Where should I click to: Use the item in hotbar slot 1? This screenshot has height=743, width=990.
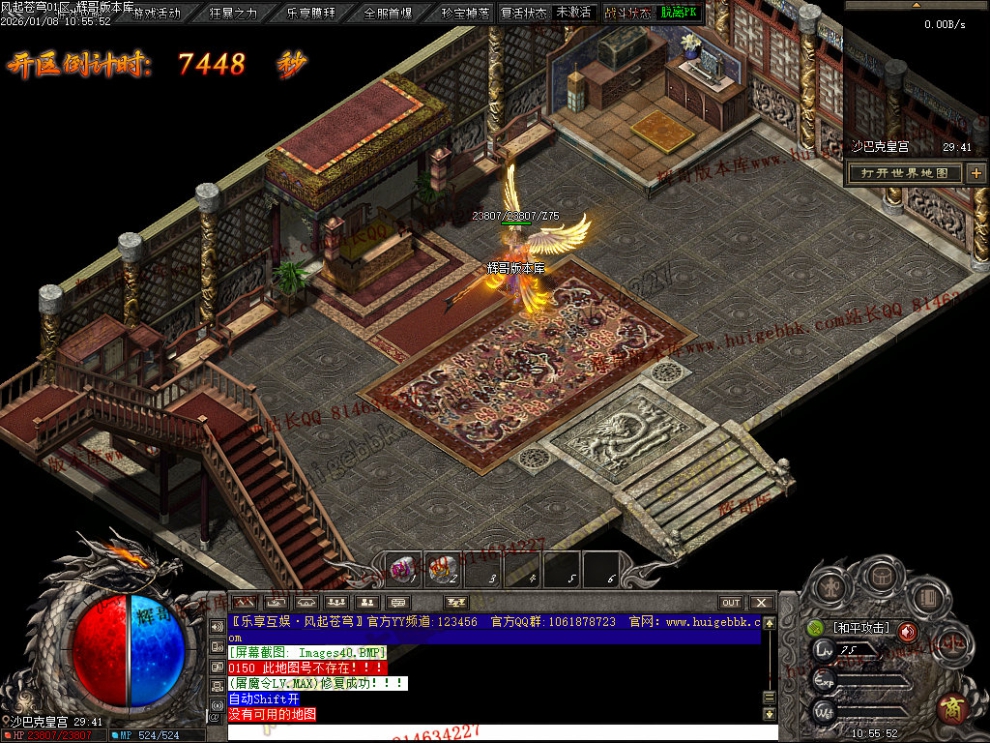click(402, 568)
